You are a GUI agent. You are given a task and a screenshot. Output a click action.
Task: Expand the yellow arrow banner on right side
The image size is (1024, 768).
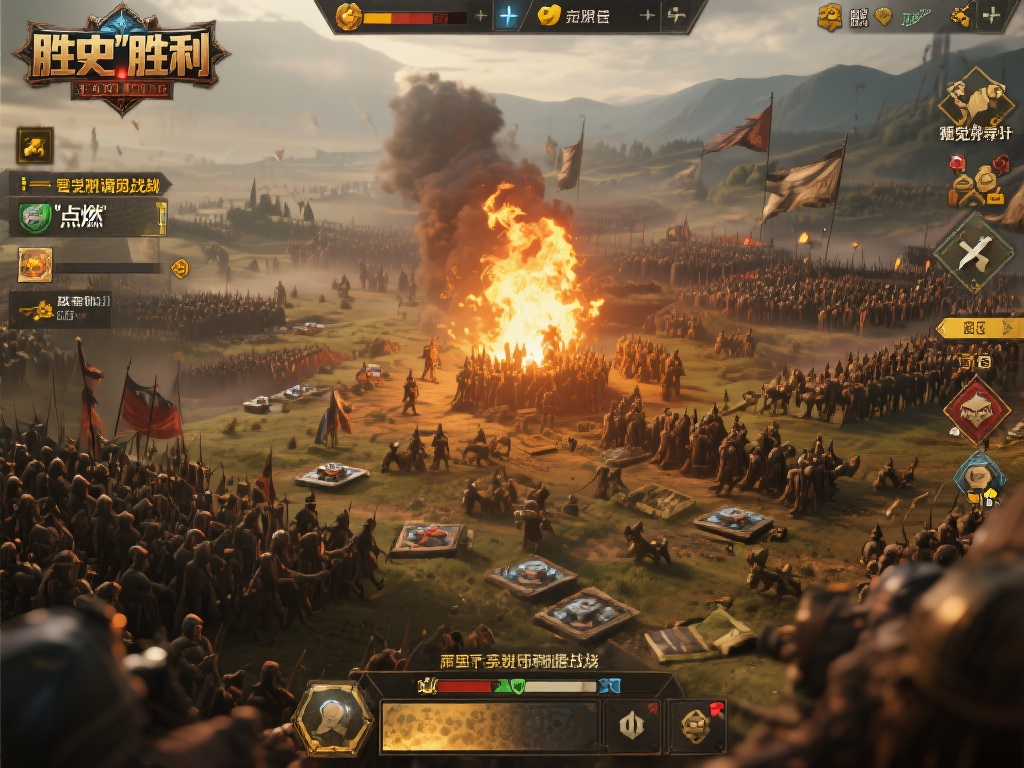[x=978, y=328]
